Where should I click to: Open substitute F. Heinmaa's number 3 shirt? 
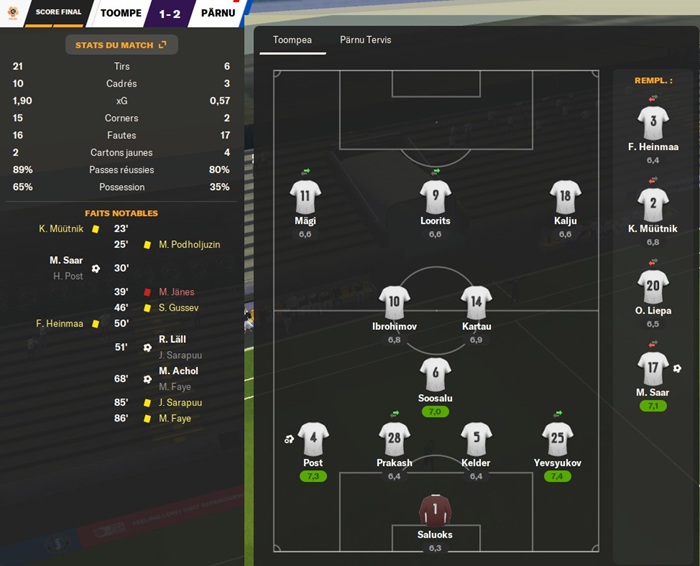click(653, 123)
